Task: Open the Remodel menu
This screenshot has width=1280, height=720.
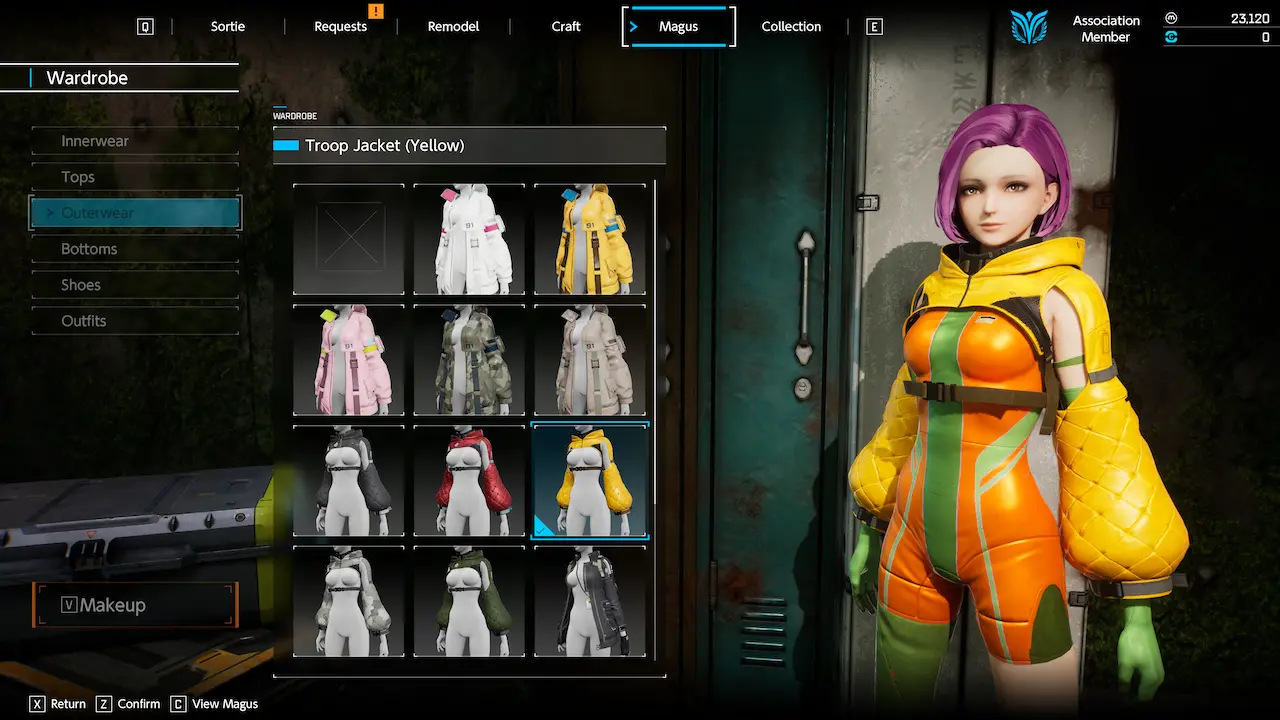Action: pos(453,26)
